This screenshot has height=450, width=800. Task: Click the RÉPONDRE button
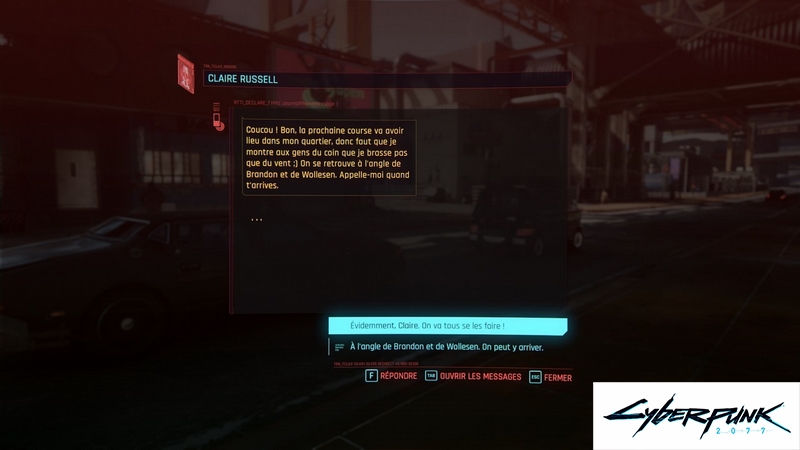(x=391, y=376)
